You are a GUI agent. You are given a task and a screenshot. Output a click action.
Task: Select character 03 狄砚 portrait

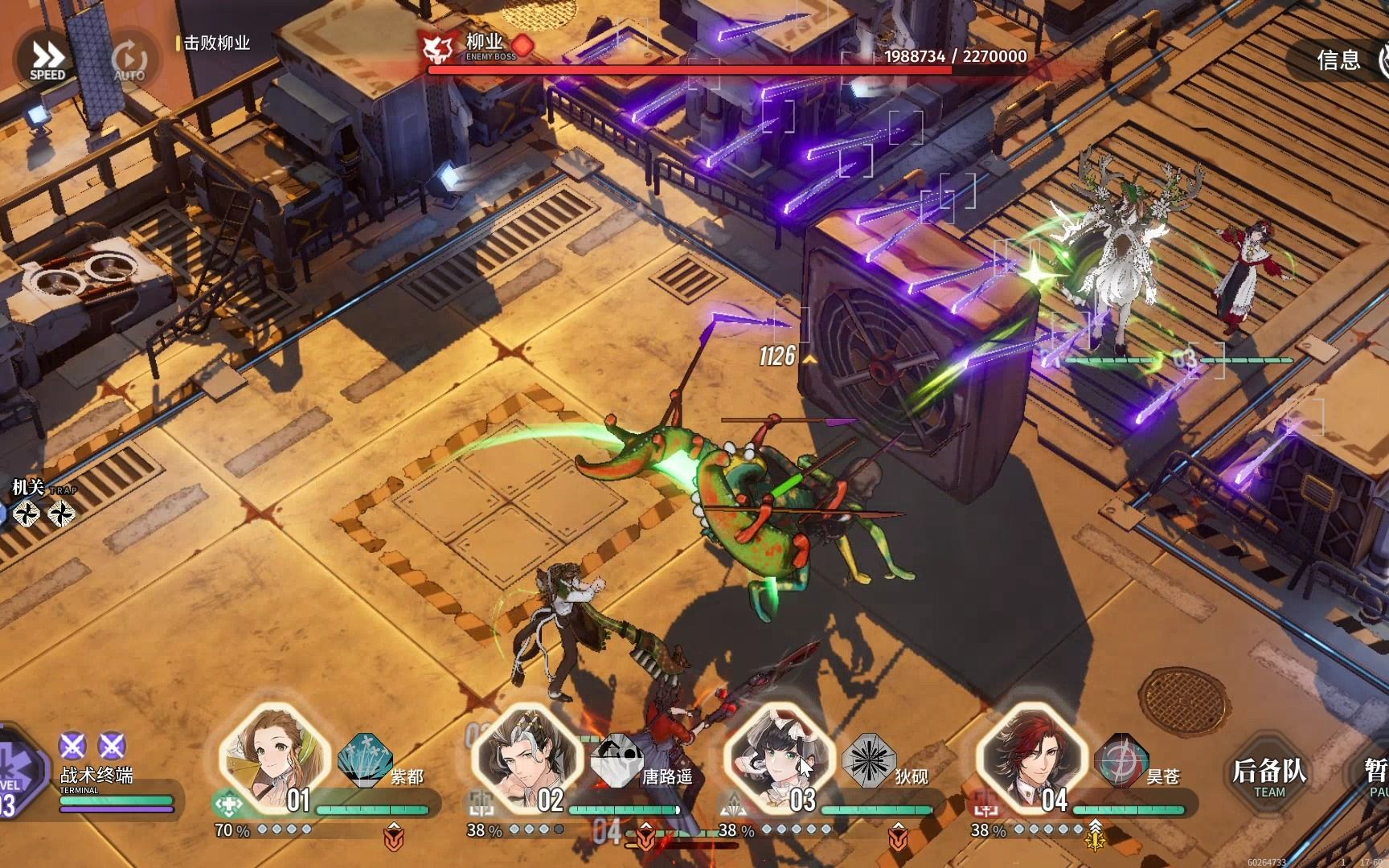[777, 759]
